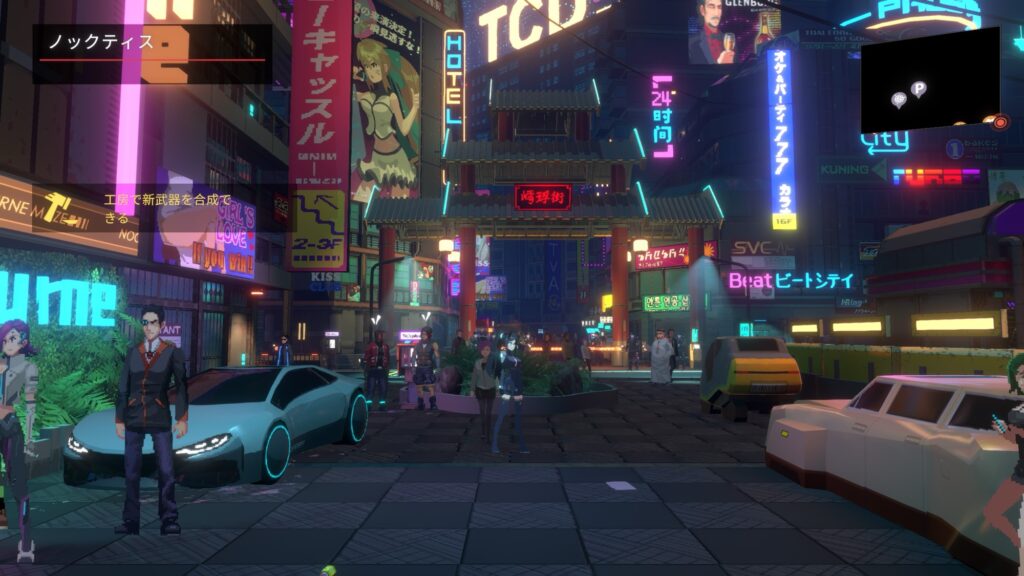This screenshot has height=576, width=1024.
Task: Click the workshop weapon-crafting hint text
Action: click(x=167, y=207)
